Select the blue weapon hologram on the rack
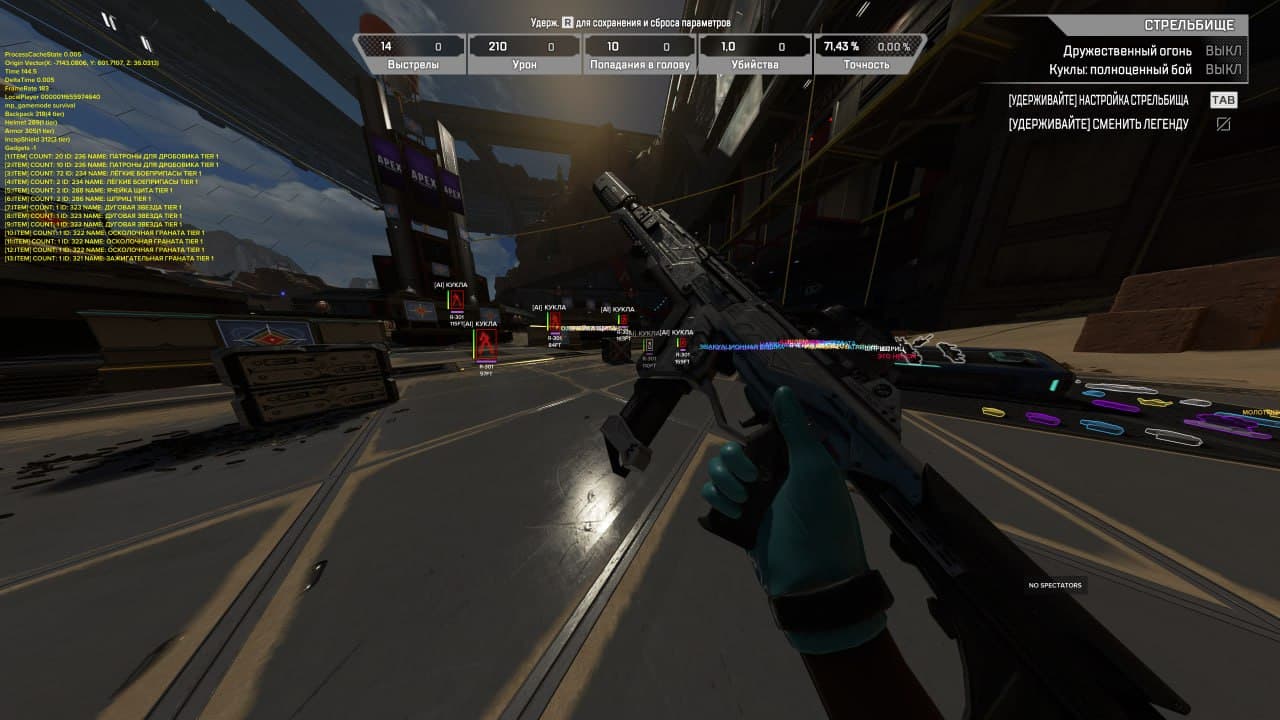 [1100, 427]
